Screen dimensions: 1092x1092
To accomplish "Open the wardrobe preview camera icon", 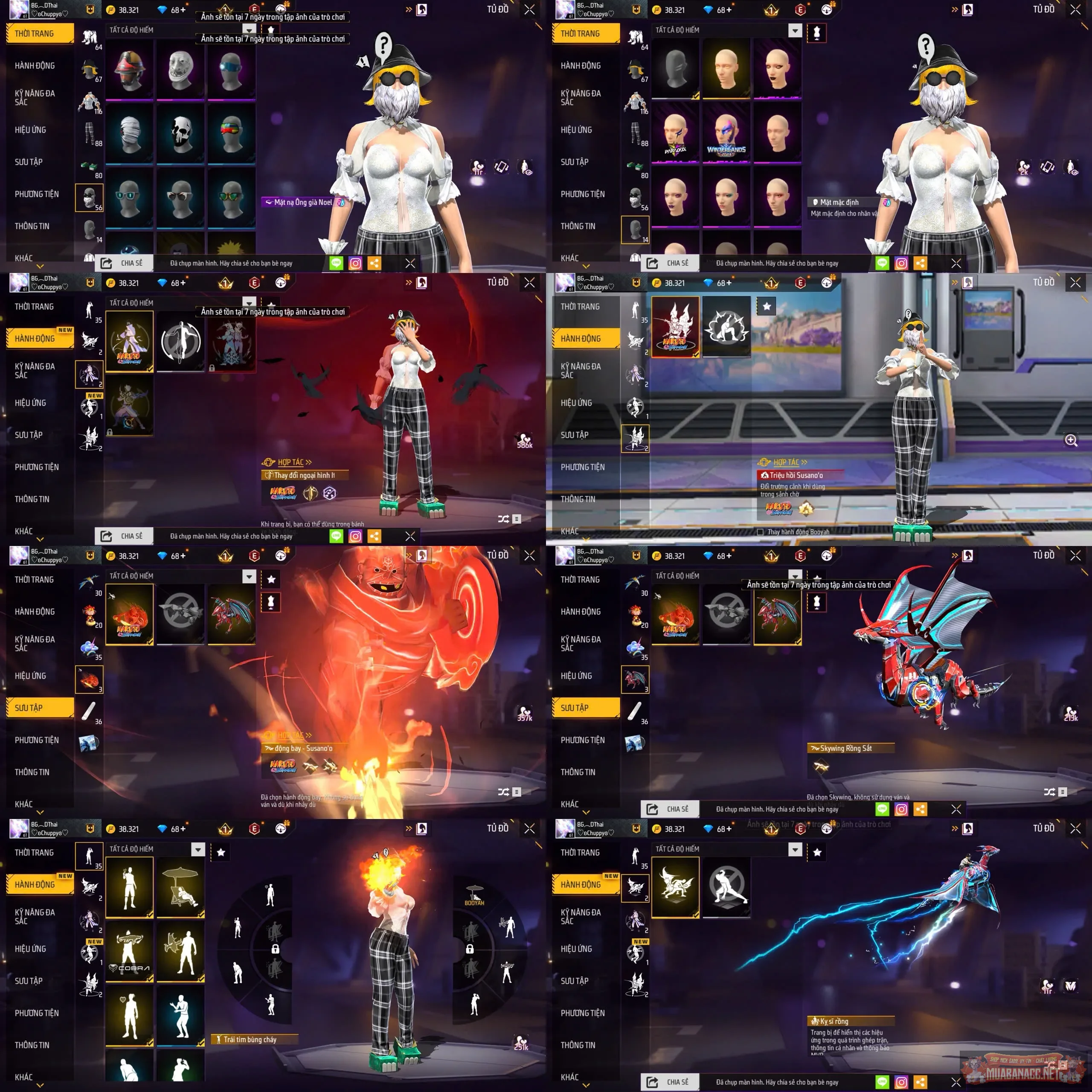I will (421, 9).
